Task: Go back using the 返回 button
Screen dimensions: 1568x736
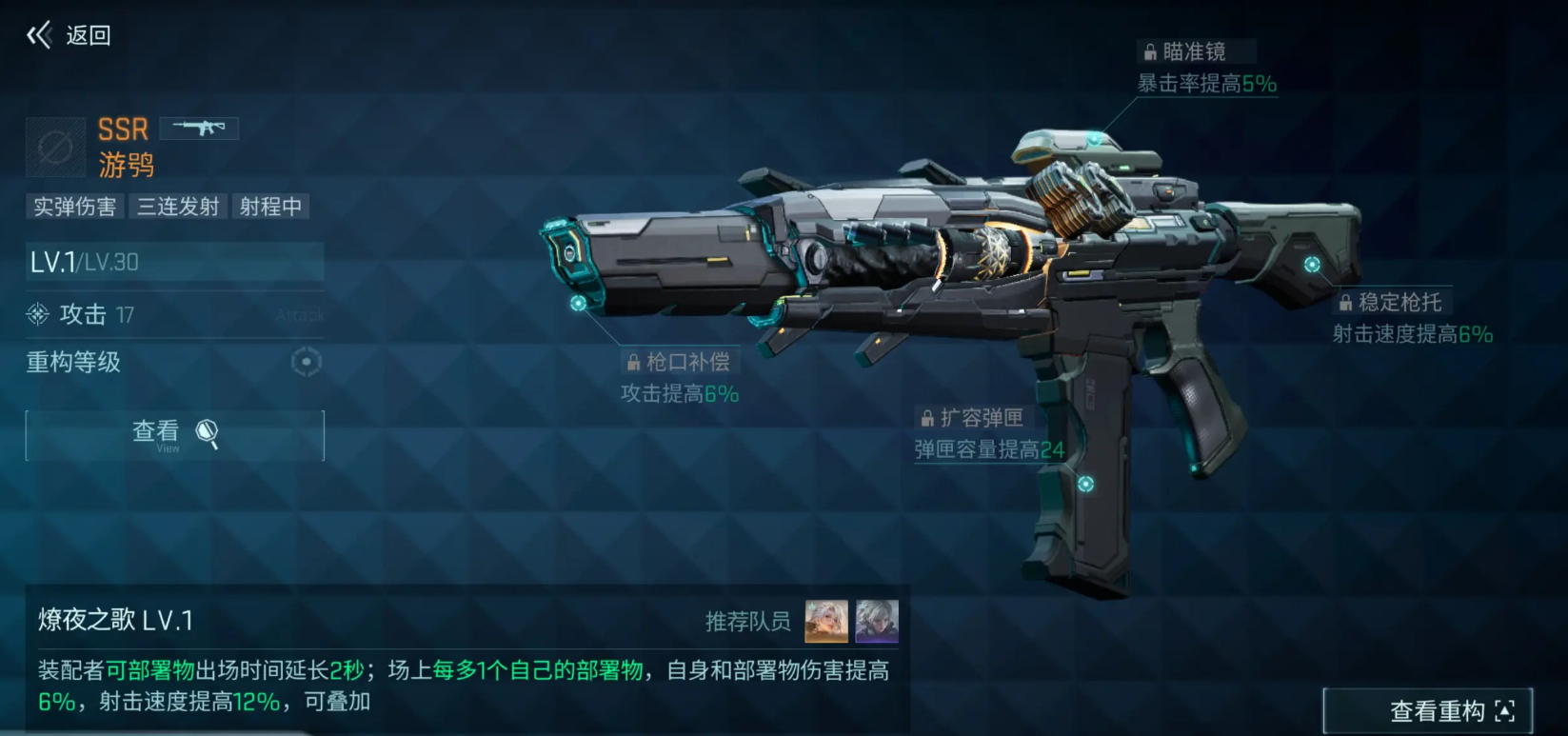Action: [69, 36]
